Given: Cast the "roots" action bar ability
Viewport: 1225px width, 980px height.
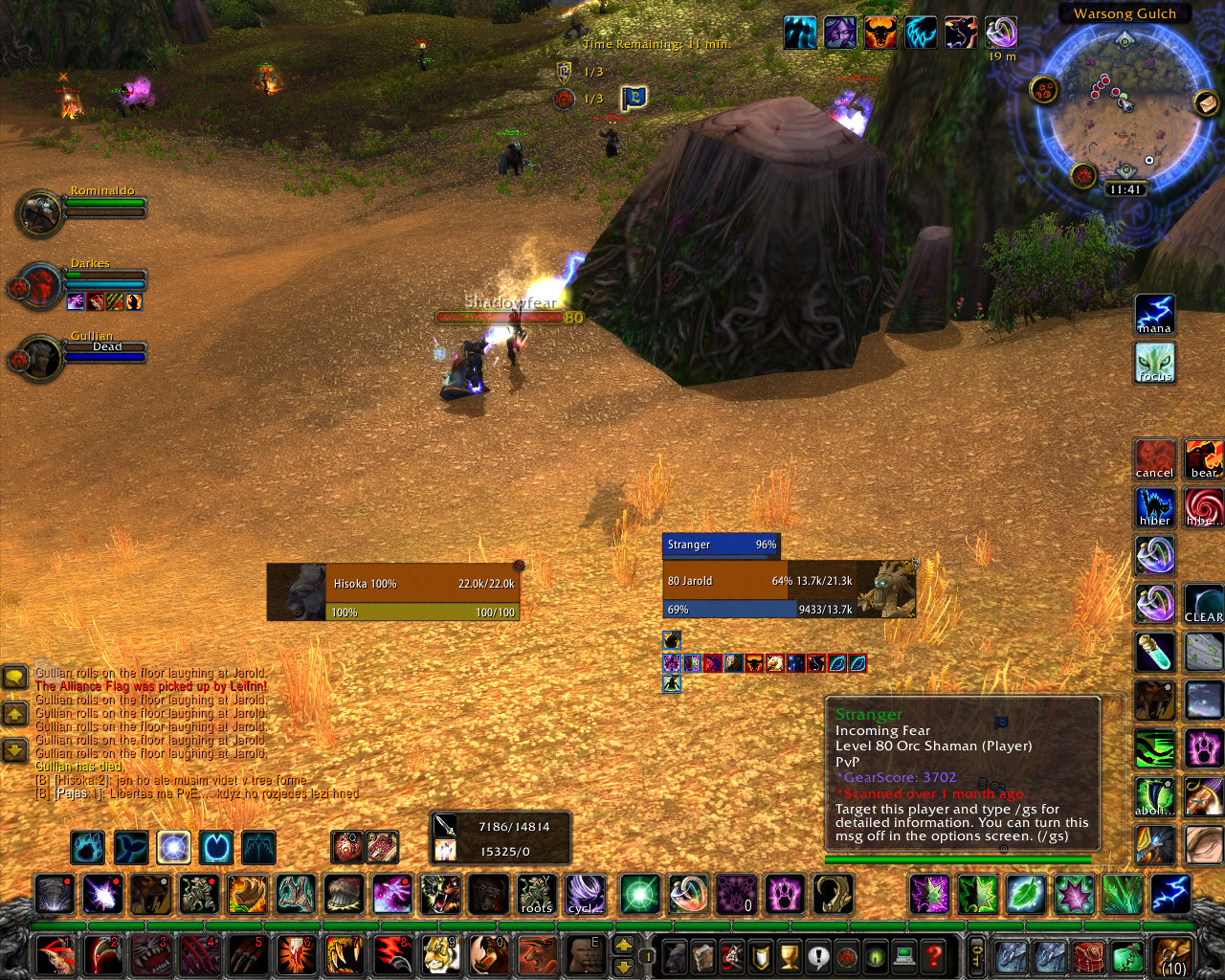Looking at the screenshot, I should tap(537, 895).
